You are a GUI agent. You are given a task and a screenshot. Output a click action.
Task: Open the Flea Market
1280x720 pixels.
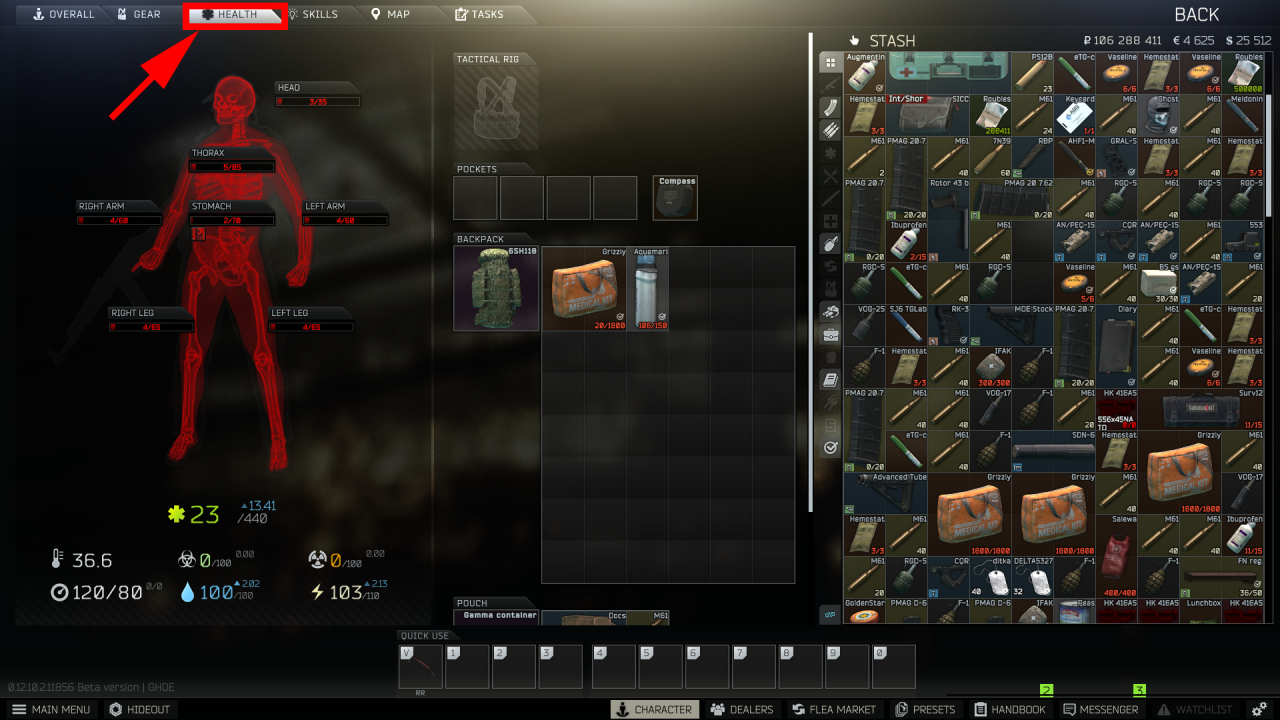834,709
